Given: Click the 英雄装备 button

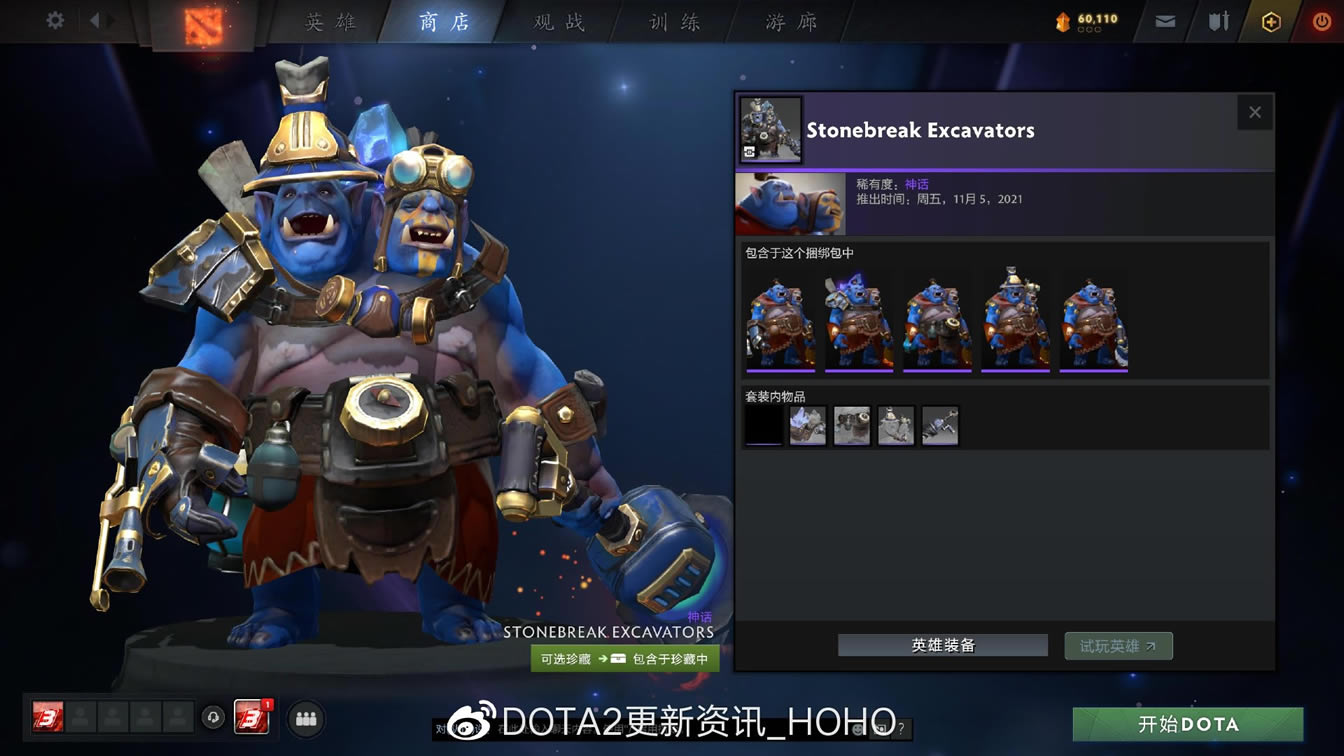Looking at the screenshot, I should point(941,645).
